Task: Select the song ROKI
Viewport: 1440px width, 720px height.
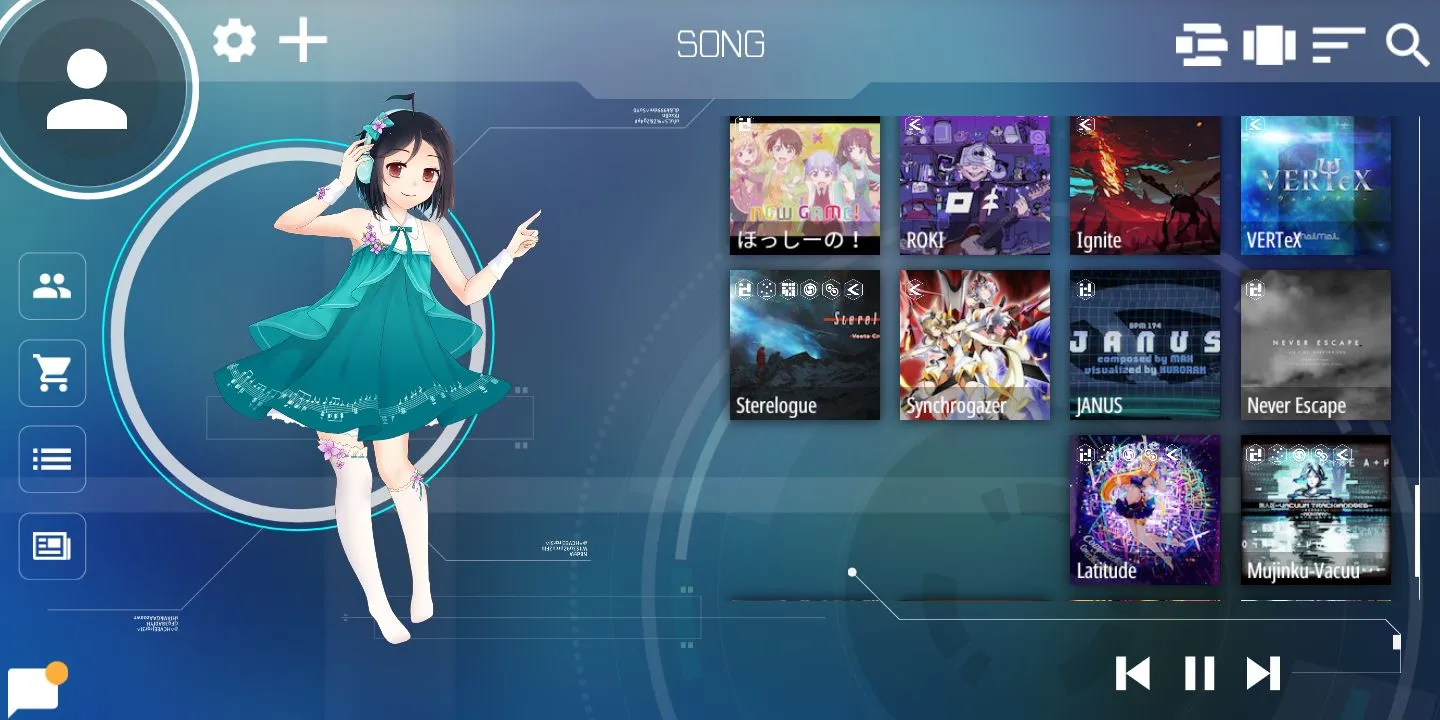Action: [975, 185]
